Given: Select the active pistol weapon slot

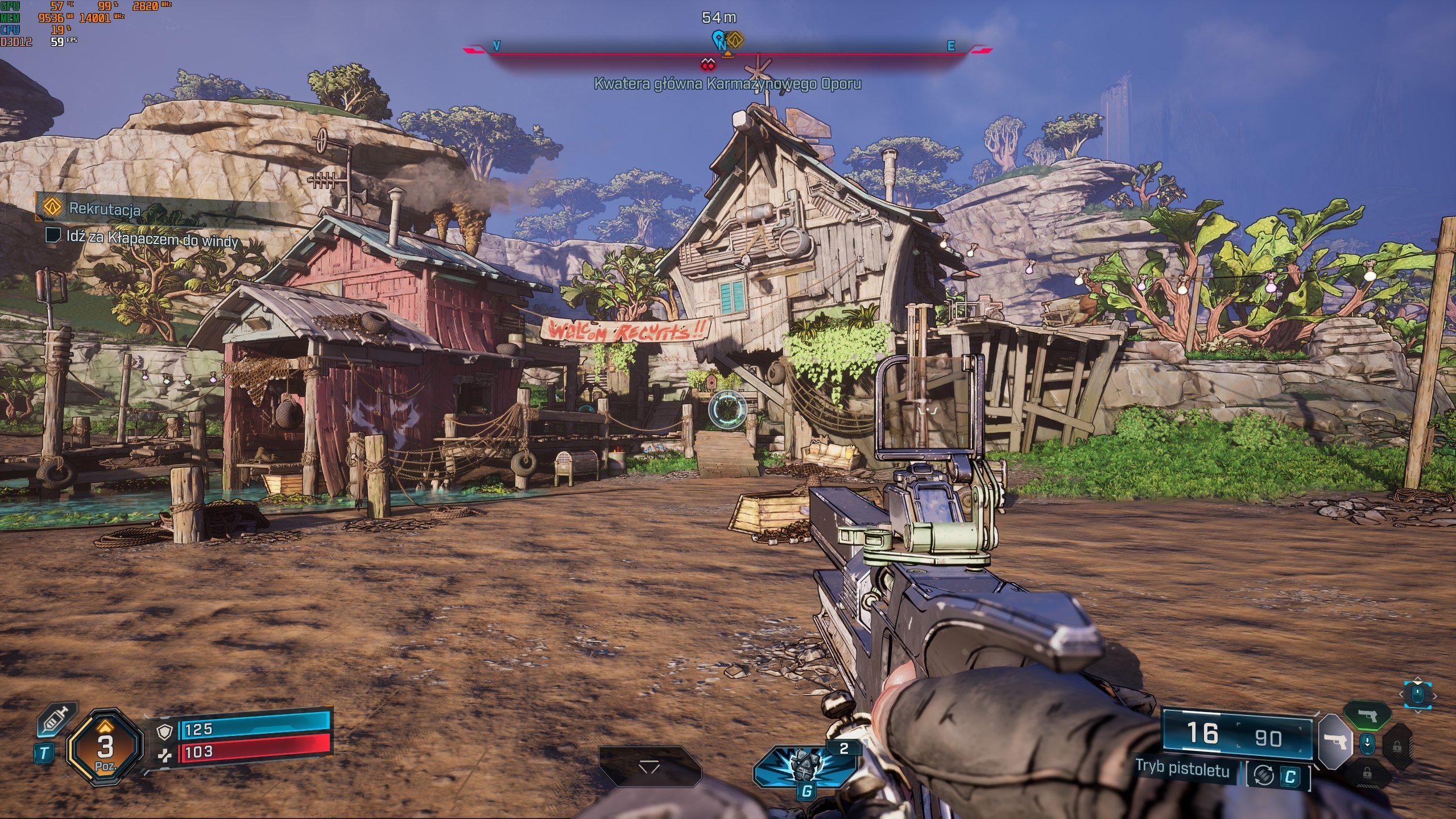Looking at the screenshot, I should pos(1334,741).
